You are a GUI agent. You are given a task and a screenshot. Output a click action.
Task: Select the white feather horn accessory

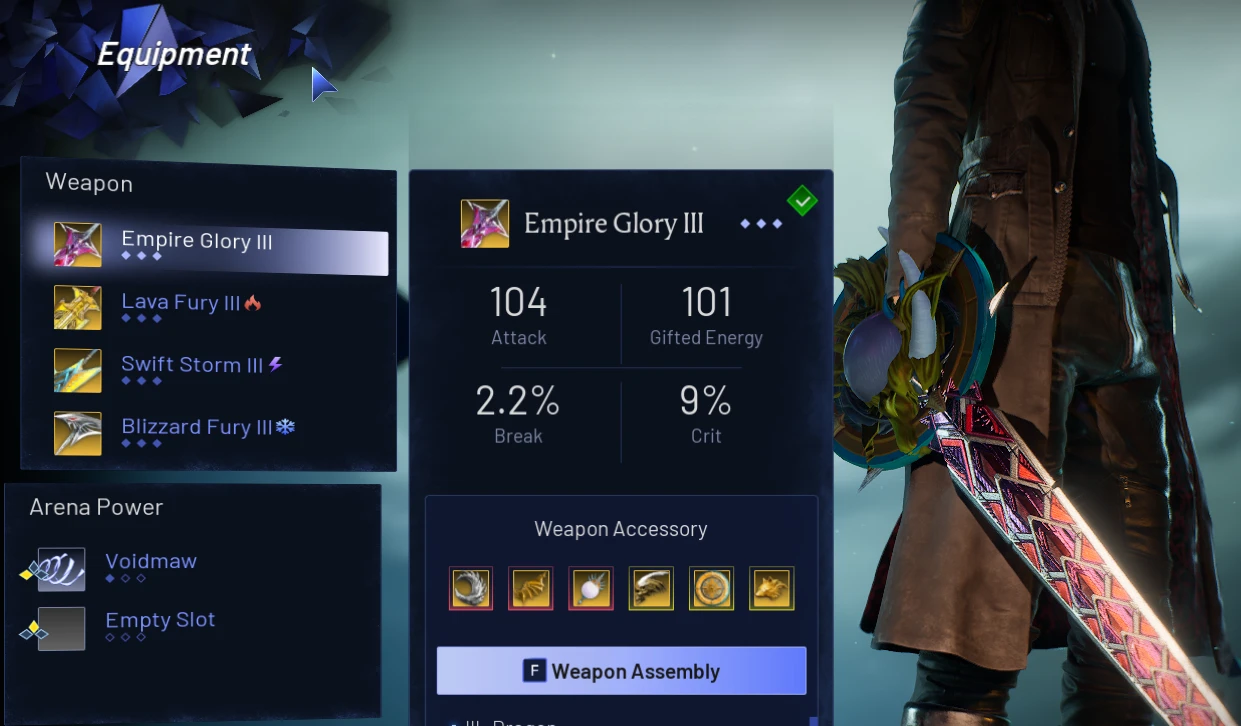coord(651,588)
